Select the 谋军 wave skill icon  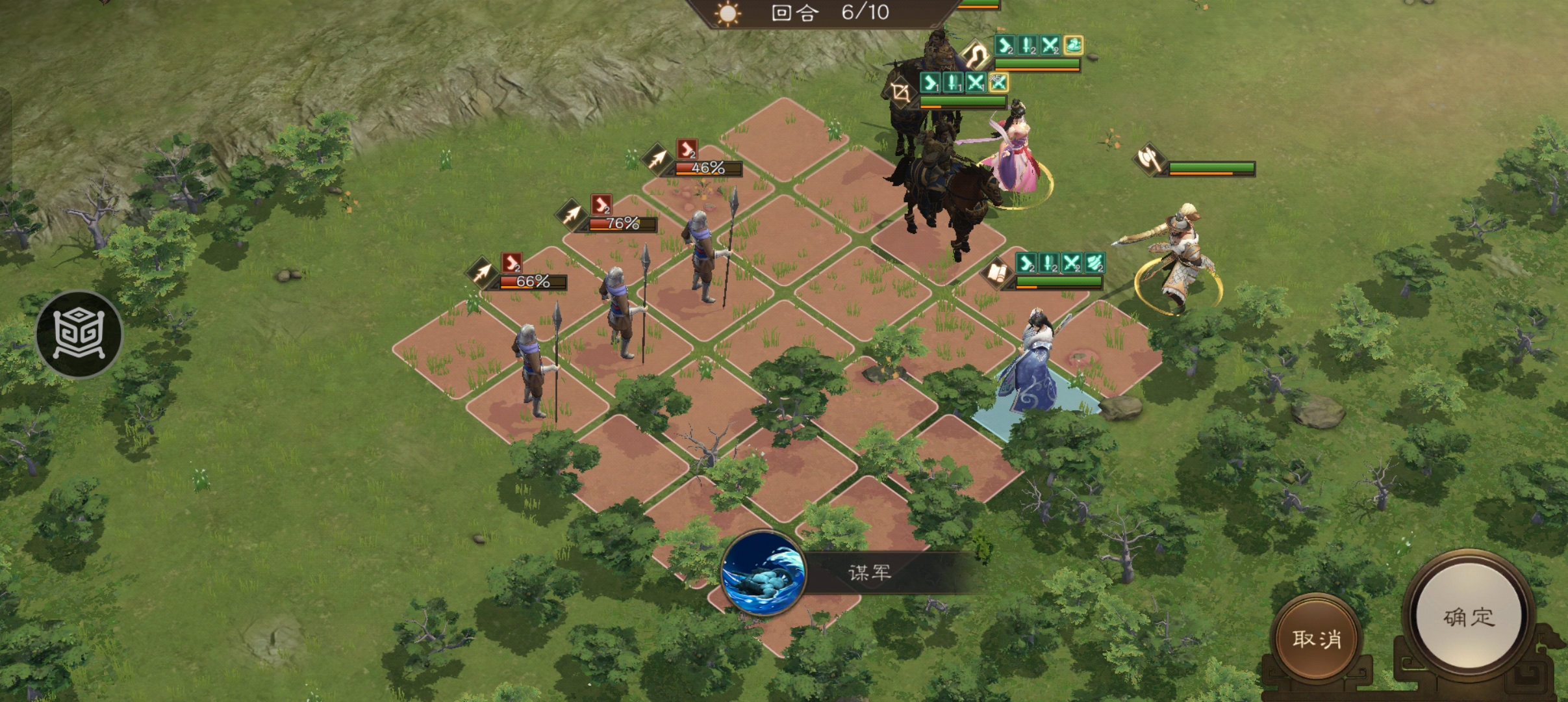[763, 573]
